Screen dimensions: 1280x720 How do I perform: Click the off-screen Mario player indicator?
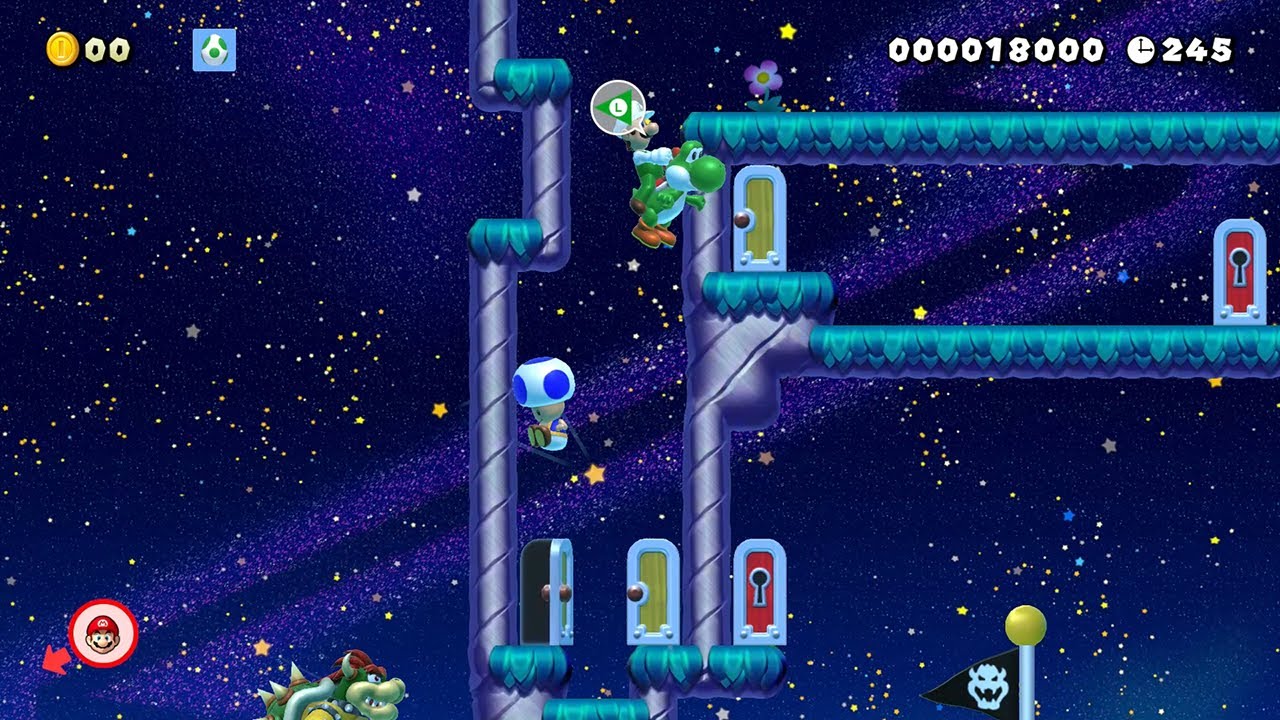click(103, 633)
